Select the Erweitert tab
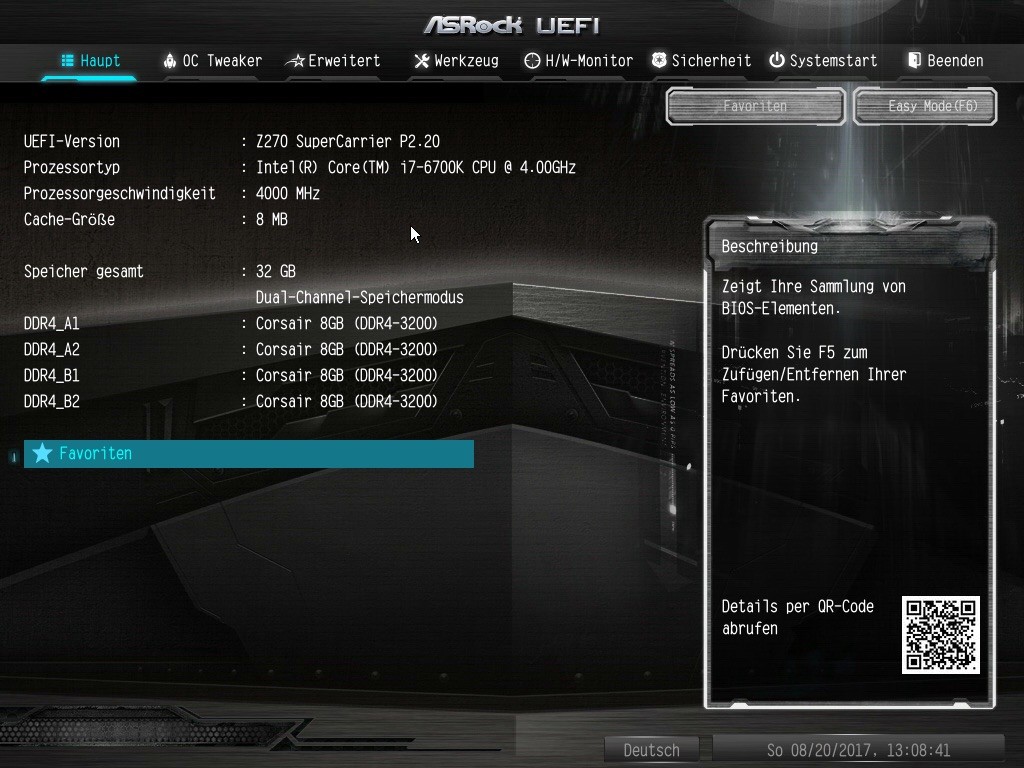 click(x=333, y=61)
